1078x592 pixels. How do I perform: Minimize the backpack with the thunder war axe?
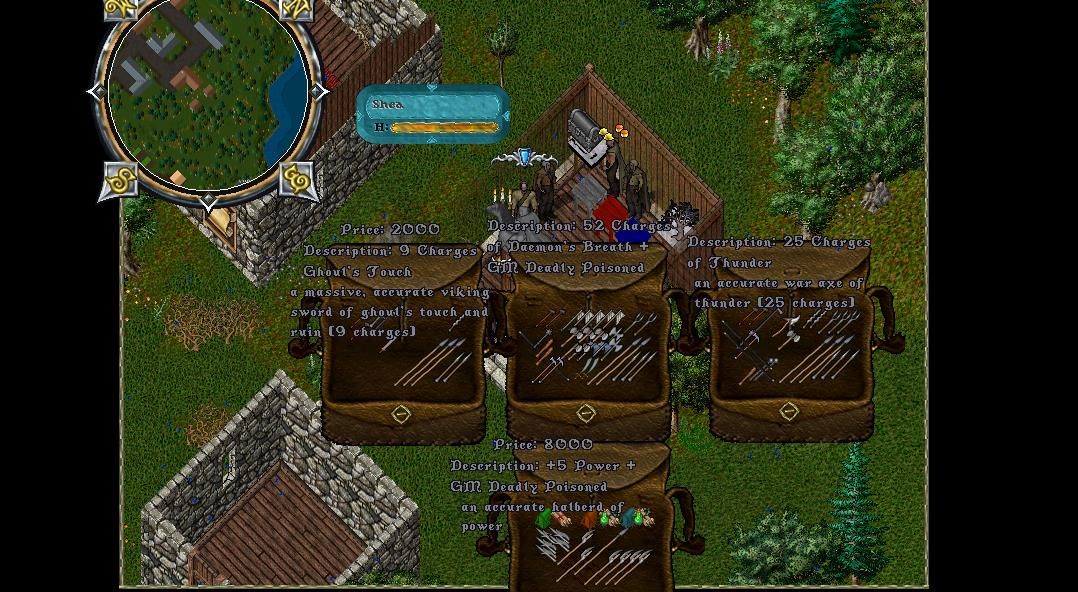[x=789, y=412]
